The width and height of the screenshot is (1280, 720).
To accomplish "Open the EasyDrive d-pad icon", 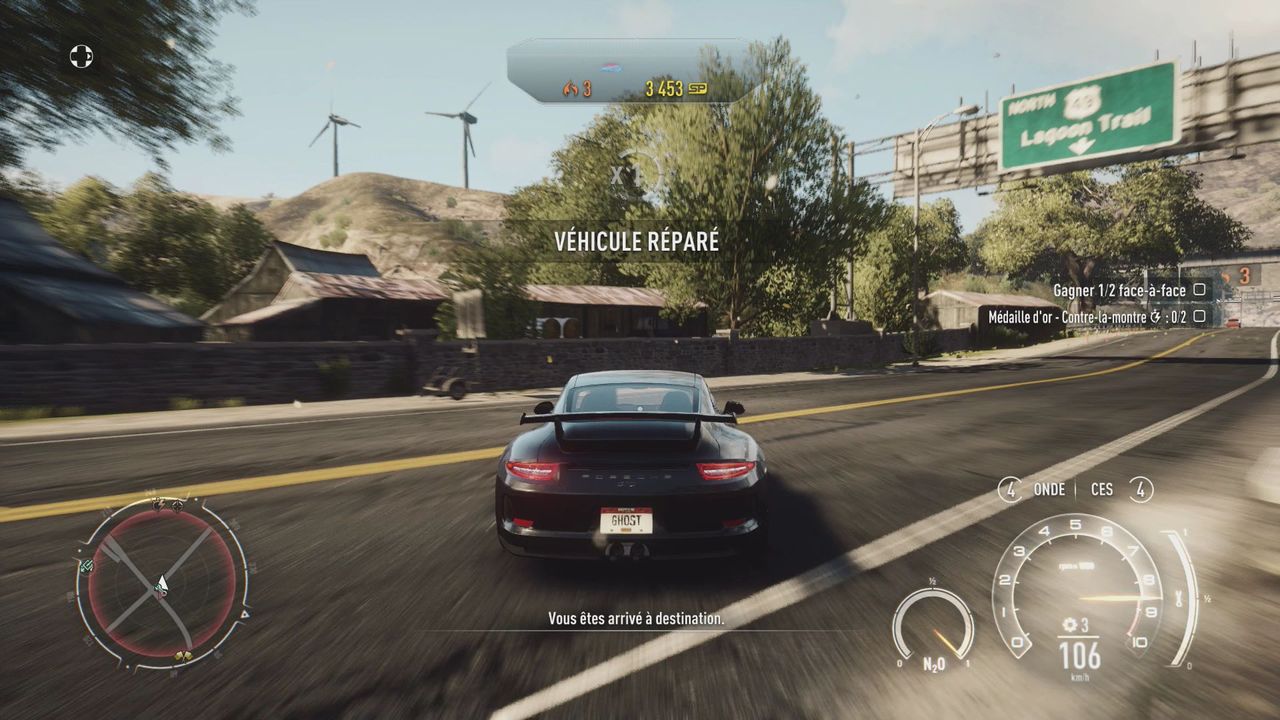I will (81, 56).
